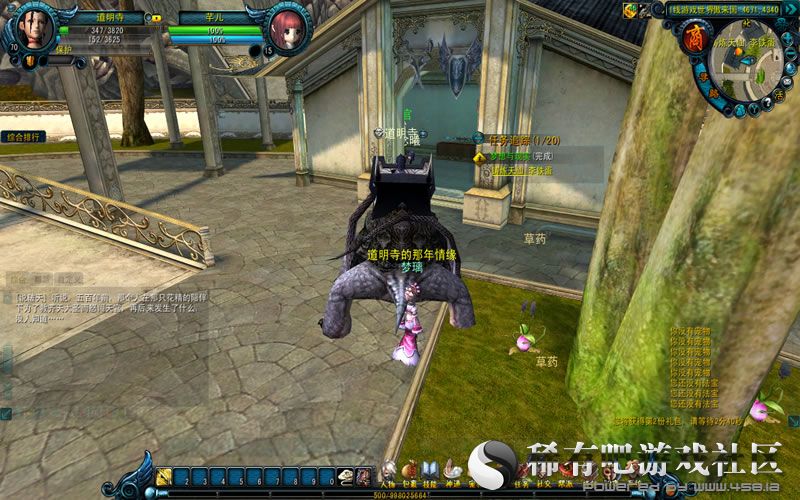Screen dimensions: 800x500
Task: Open the 综合排行 ranking button
Action: (23, 136)
